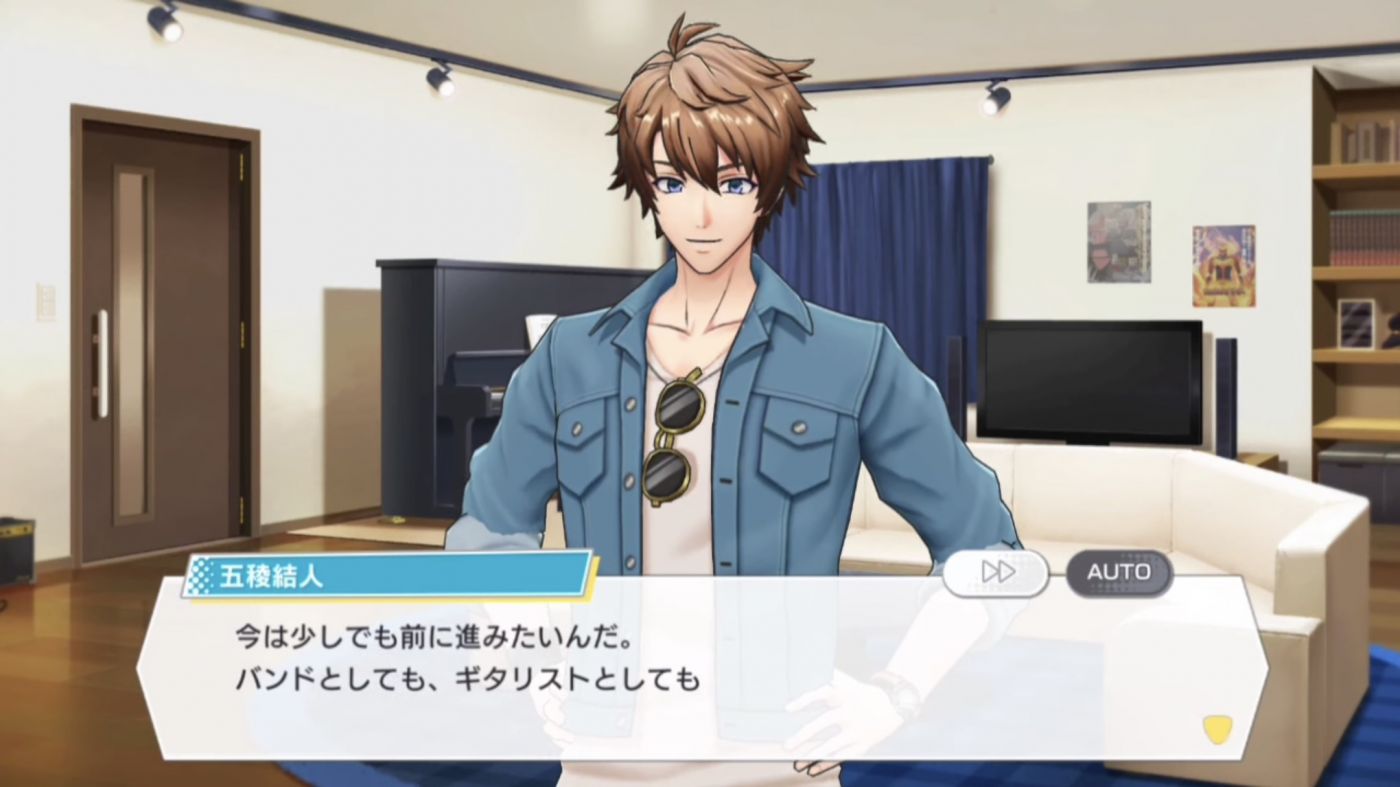Advance dialogue with the yellow arrow
Image resolution: width=1400 pixels, height=787 pixels.
click(1216, 728)
